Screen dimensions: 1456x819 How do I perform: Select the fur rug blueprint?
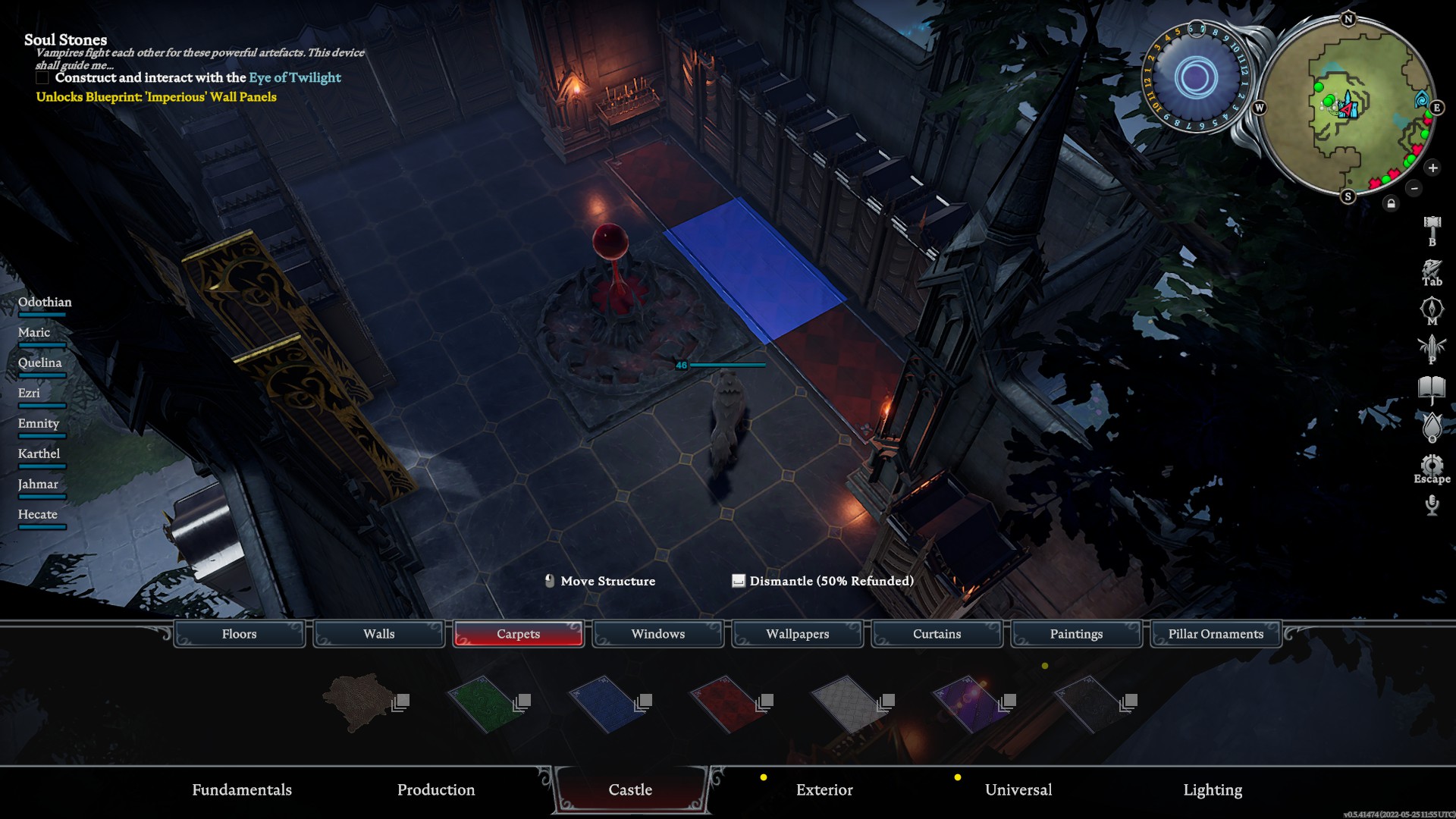pos(360,702)
